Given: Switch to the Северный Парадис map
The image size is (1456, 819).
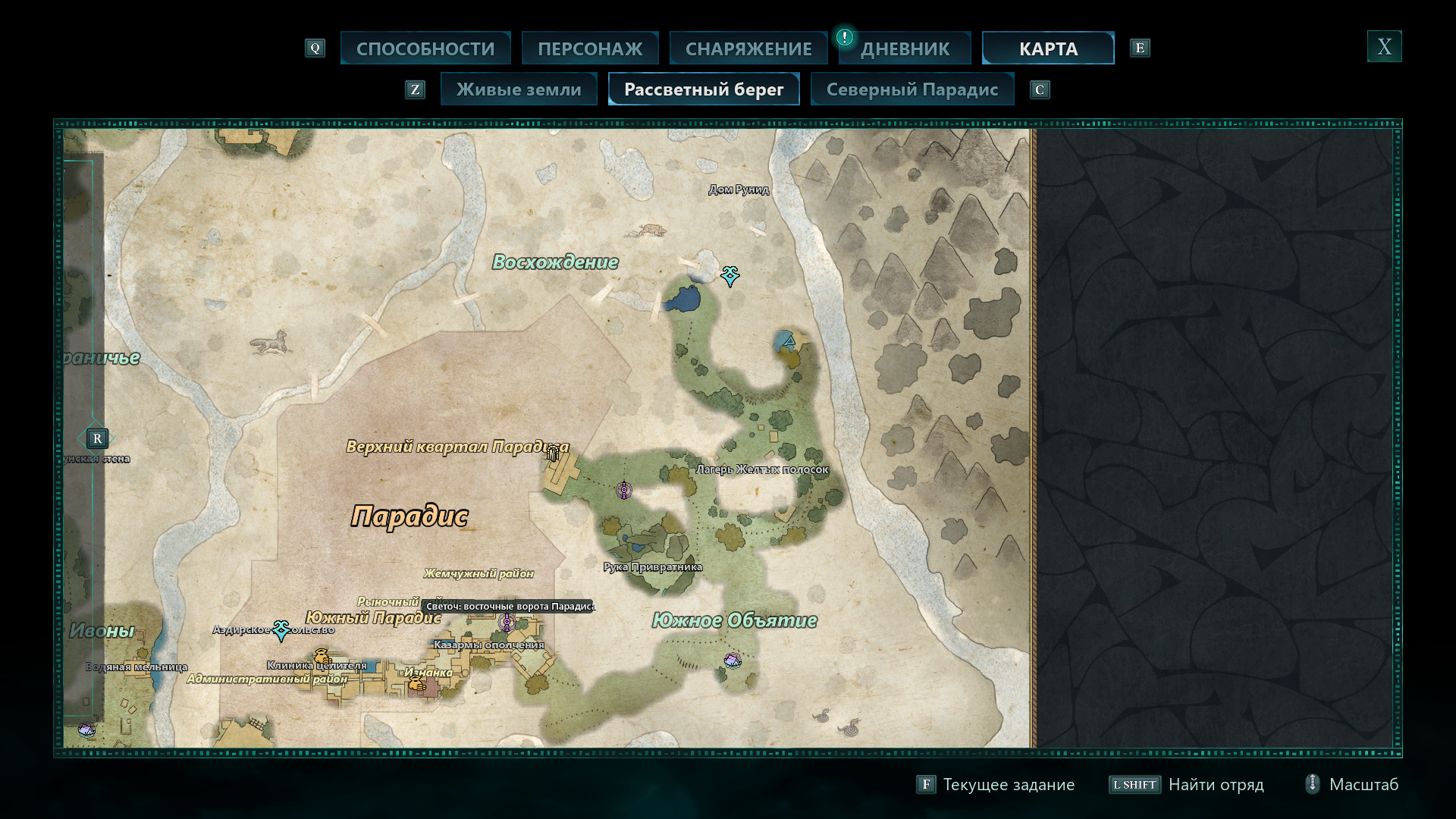Looking at the screenshot, I should pos(912,89).
